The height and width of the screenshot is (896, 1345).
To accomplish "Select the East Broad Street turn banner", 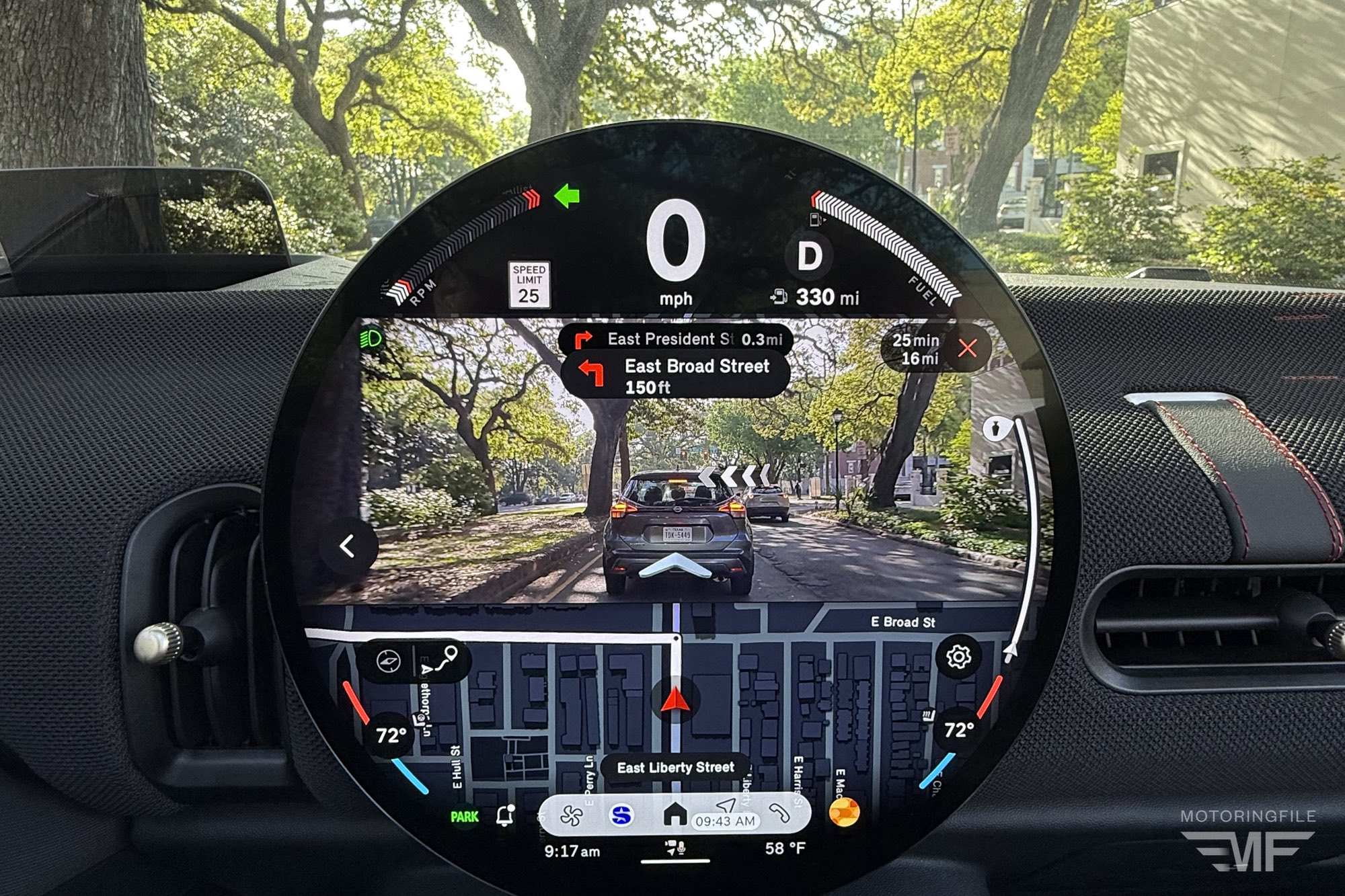I will pyautogui.click(x=675, y=376).
